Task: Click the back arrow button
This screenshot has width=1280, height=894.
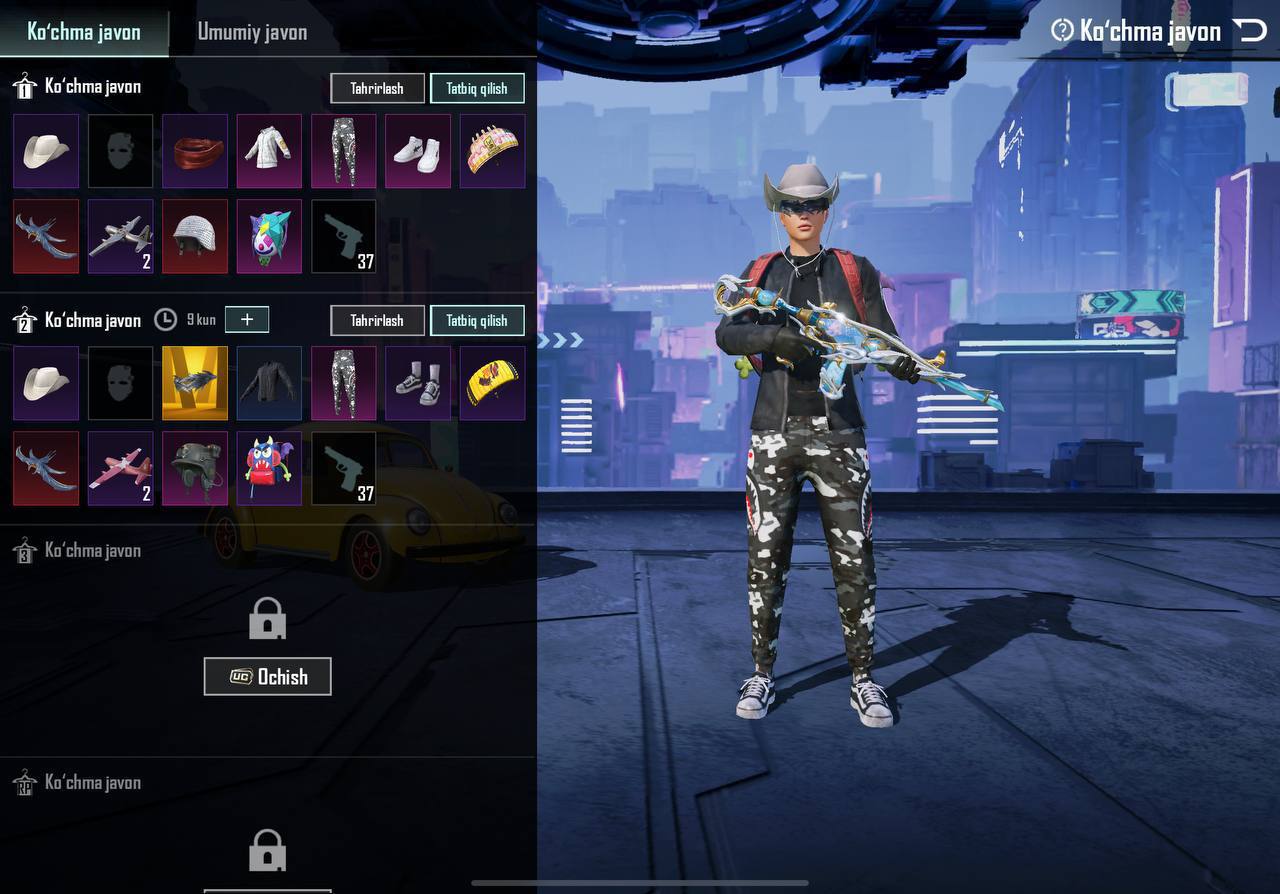Action: 1250,31
